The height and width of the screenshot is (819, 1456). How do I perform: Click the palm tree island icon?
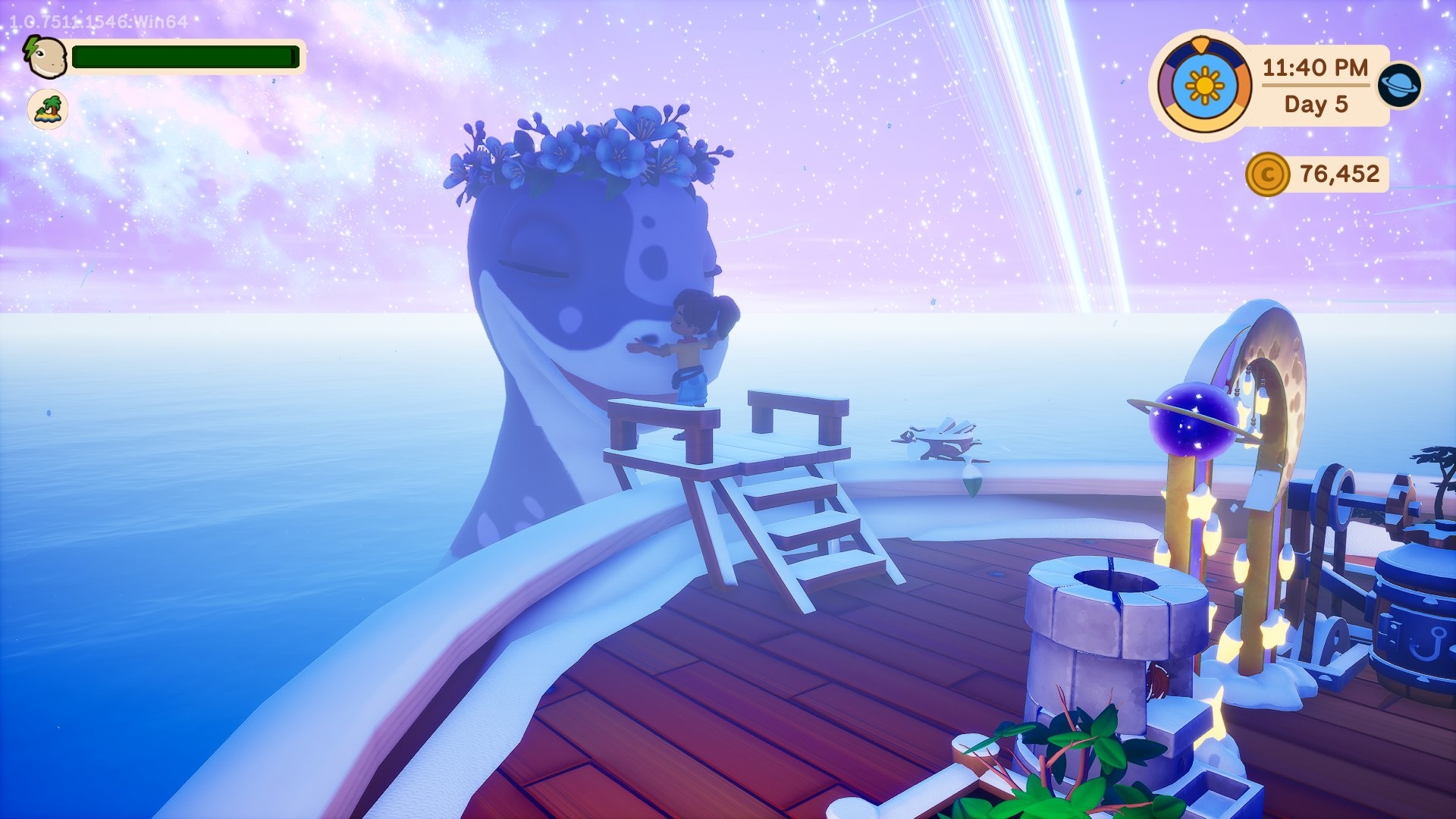pos(48,109)
